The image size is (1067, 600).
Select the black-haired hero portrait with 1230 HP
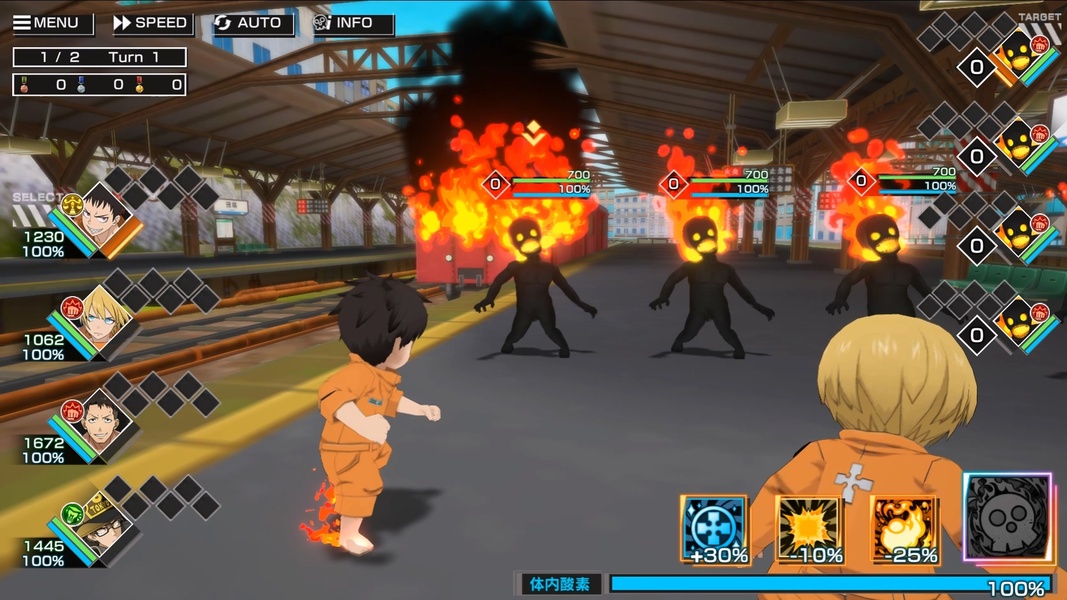tap(103, 218)
